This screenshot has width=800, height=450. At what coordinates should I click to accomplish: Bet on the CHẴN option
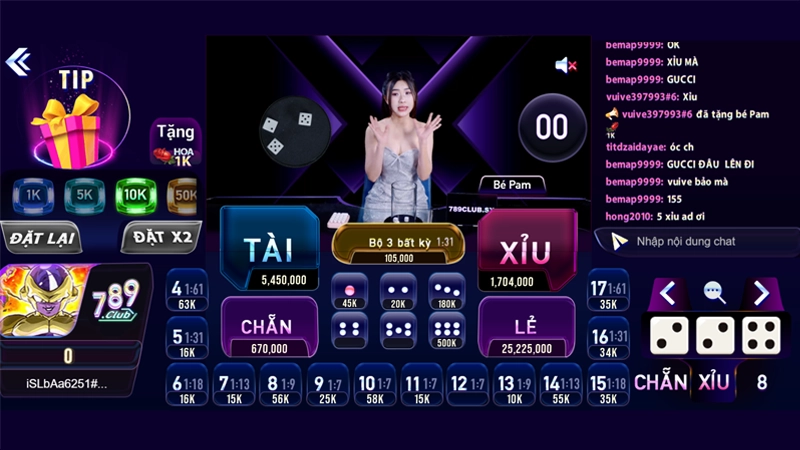click(269, 327)
